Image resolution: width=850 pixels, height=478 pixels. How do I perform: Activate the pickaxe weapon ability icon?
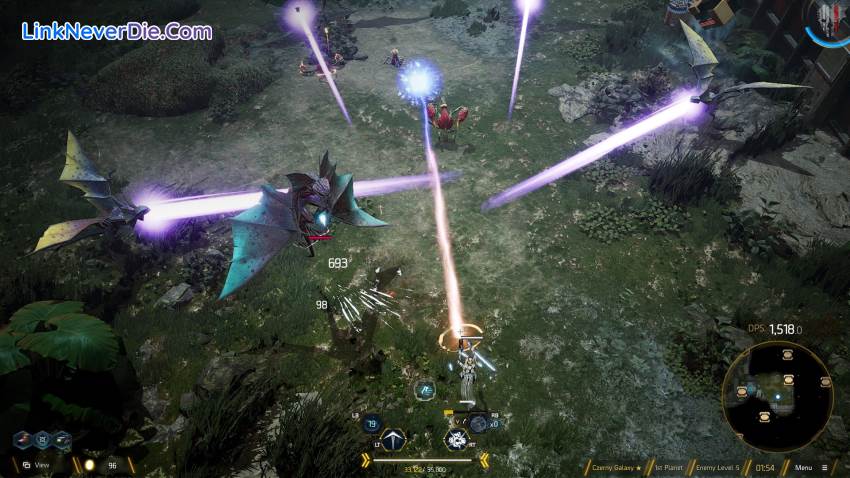click(x=394, y=439)
